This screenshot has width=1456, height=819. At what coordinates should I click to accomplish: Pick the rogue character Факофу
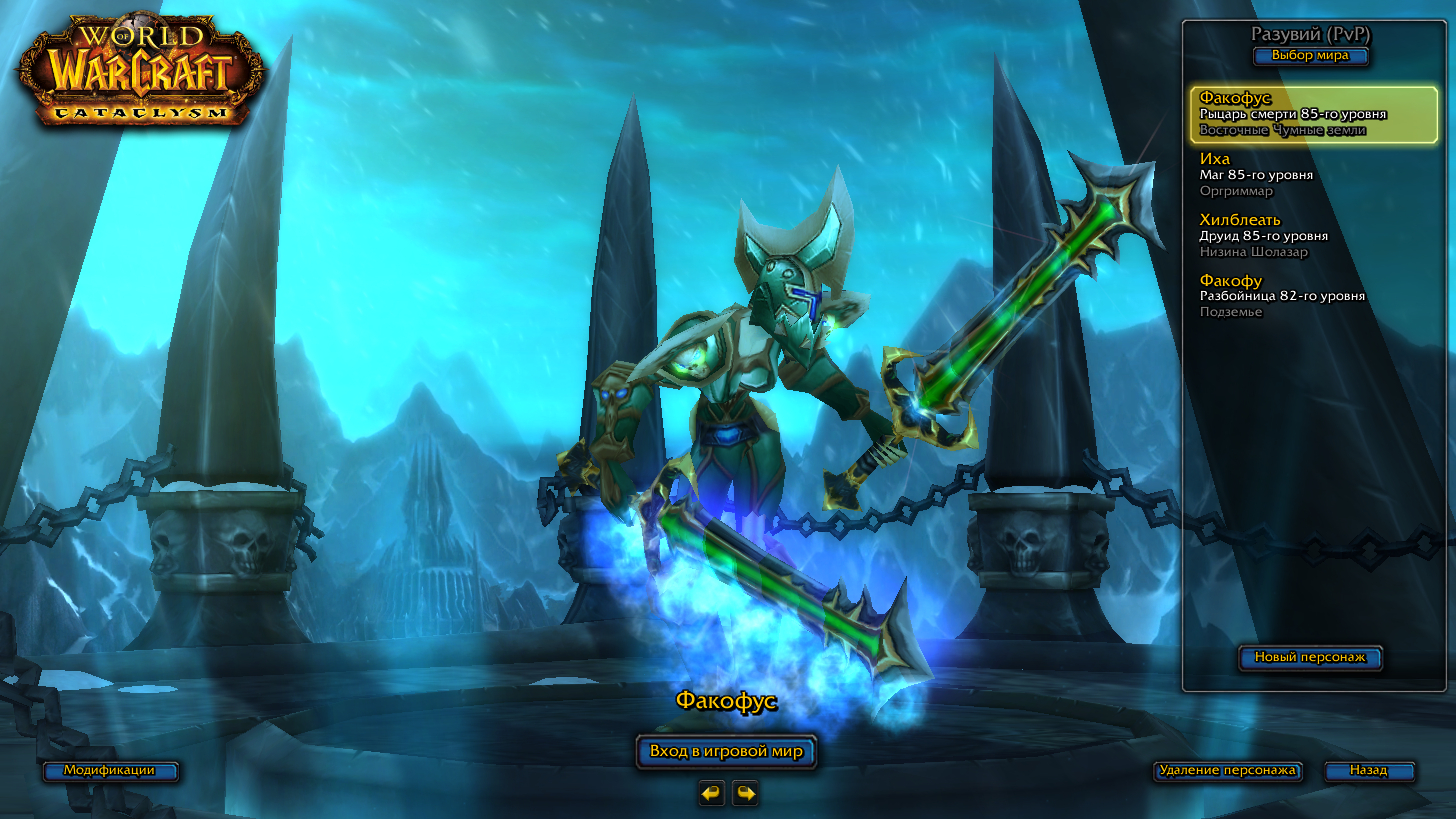[1310, 296]
